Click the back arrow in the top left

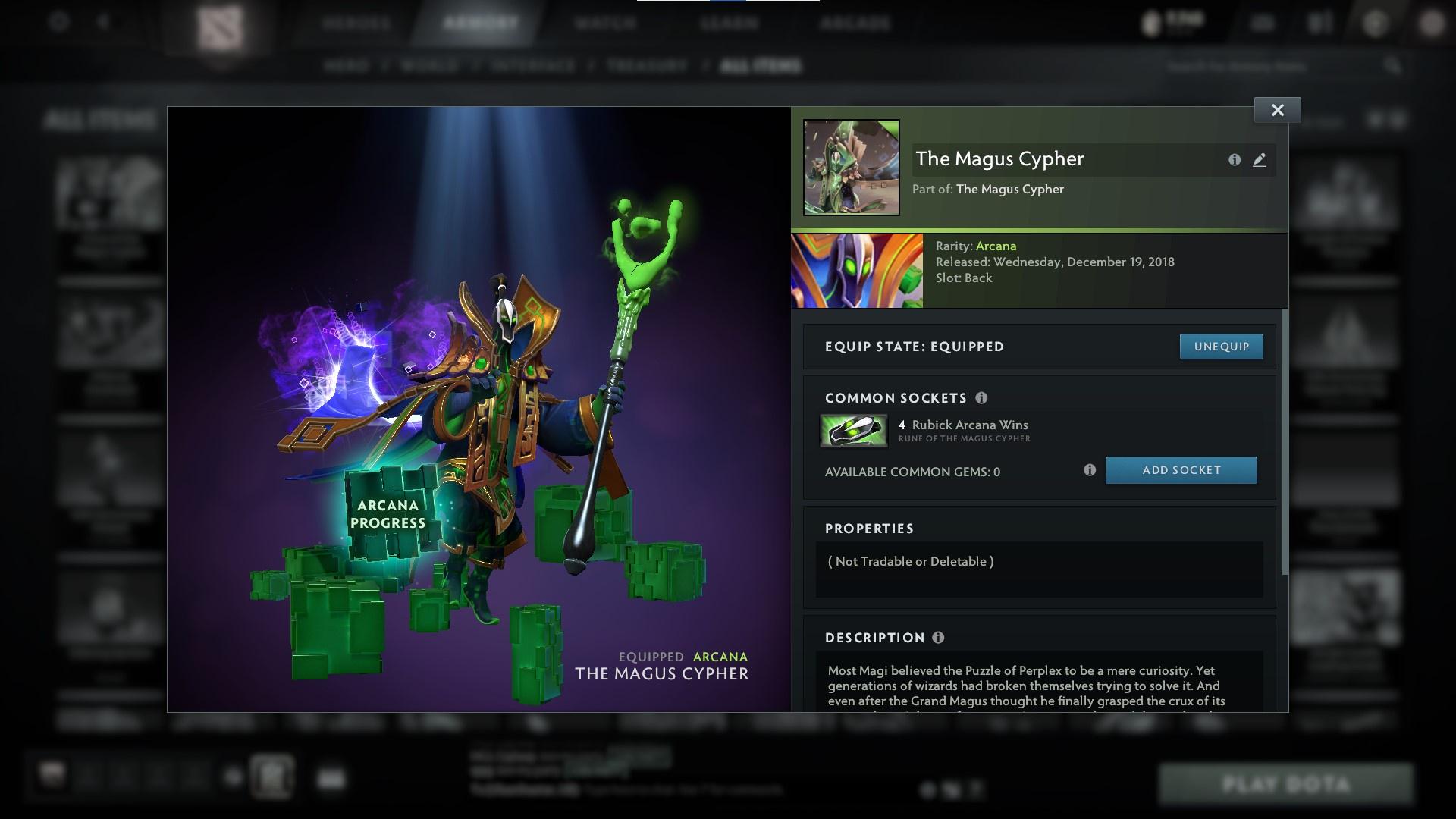(x=103, y=22)
